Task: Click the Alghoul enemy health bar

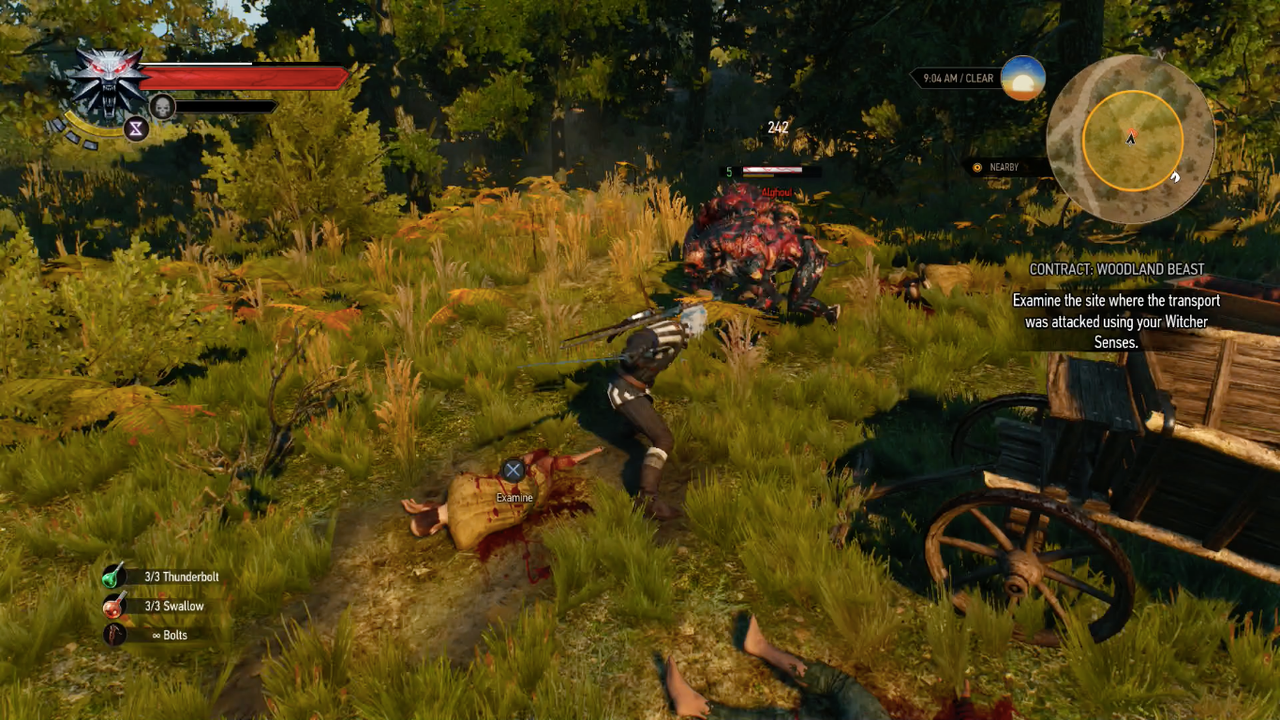Action: click(772, 169)
